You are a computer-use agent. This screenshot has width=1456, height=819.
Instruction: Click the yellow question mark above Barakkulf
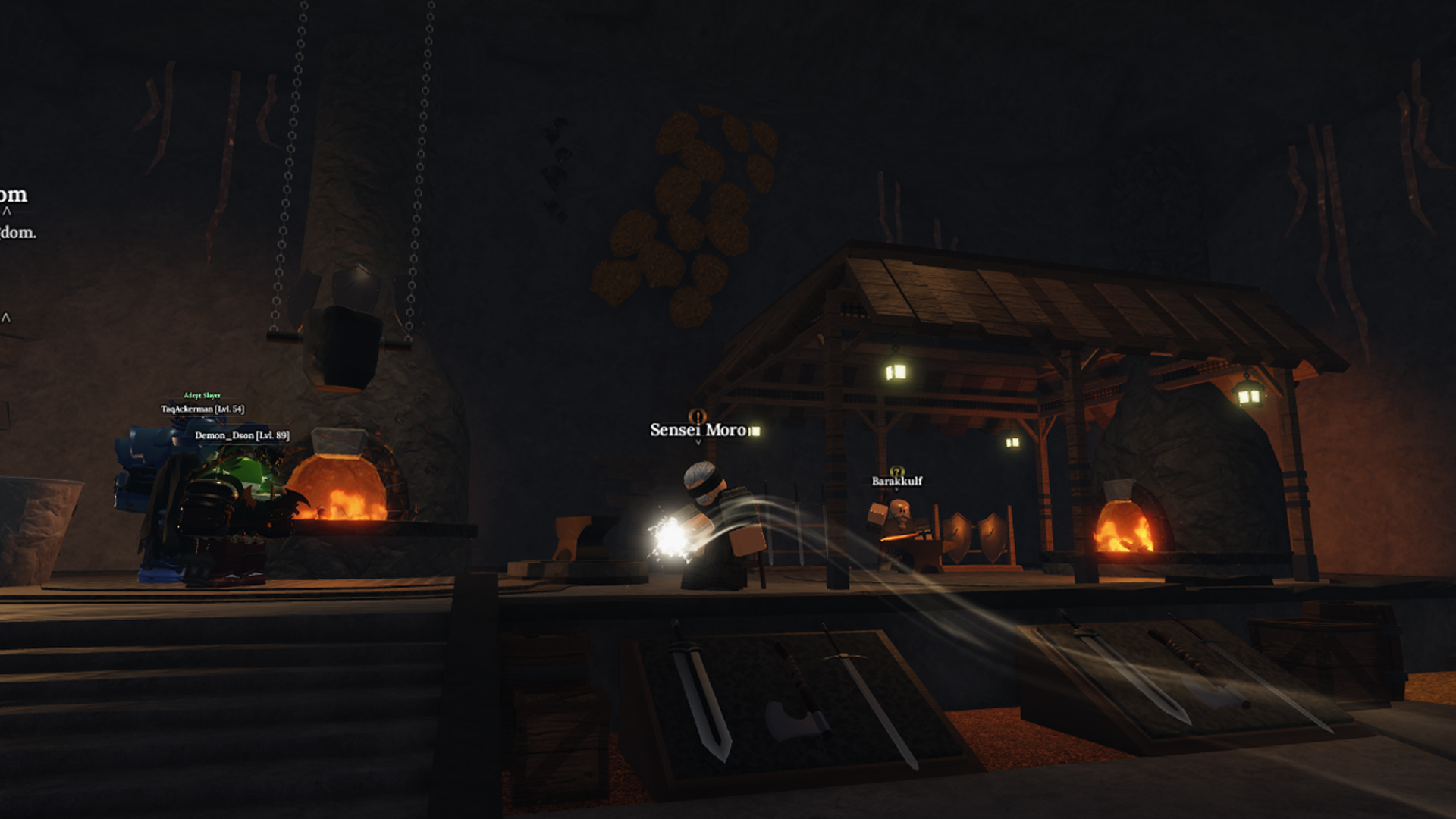tap(896, 471)
